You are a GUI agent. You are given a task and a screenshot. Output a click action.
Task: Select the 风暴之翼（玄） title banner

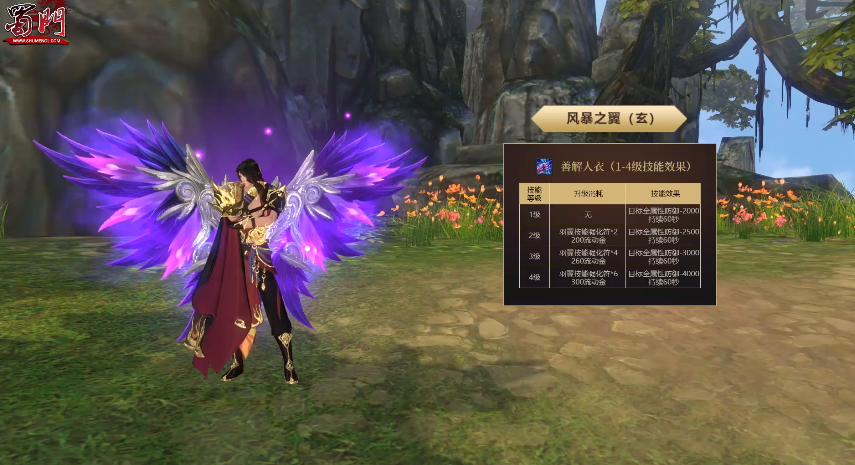(x=609, y=118)
